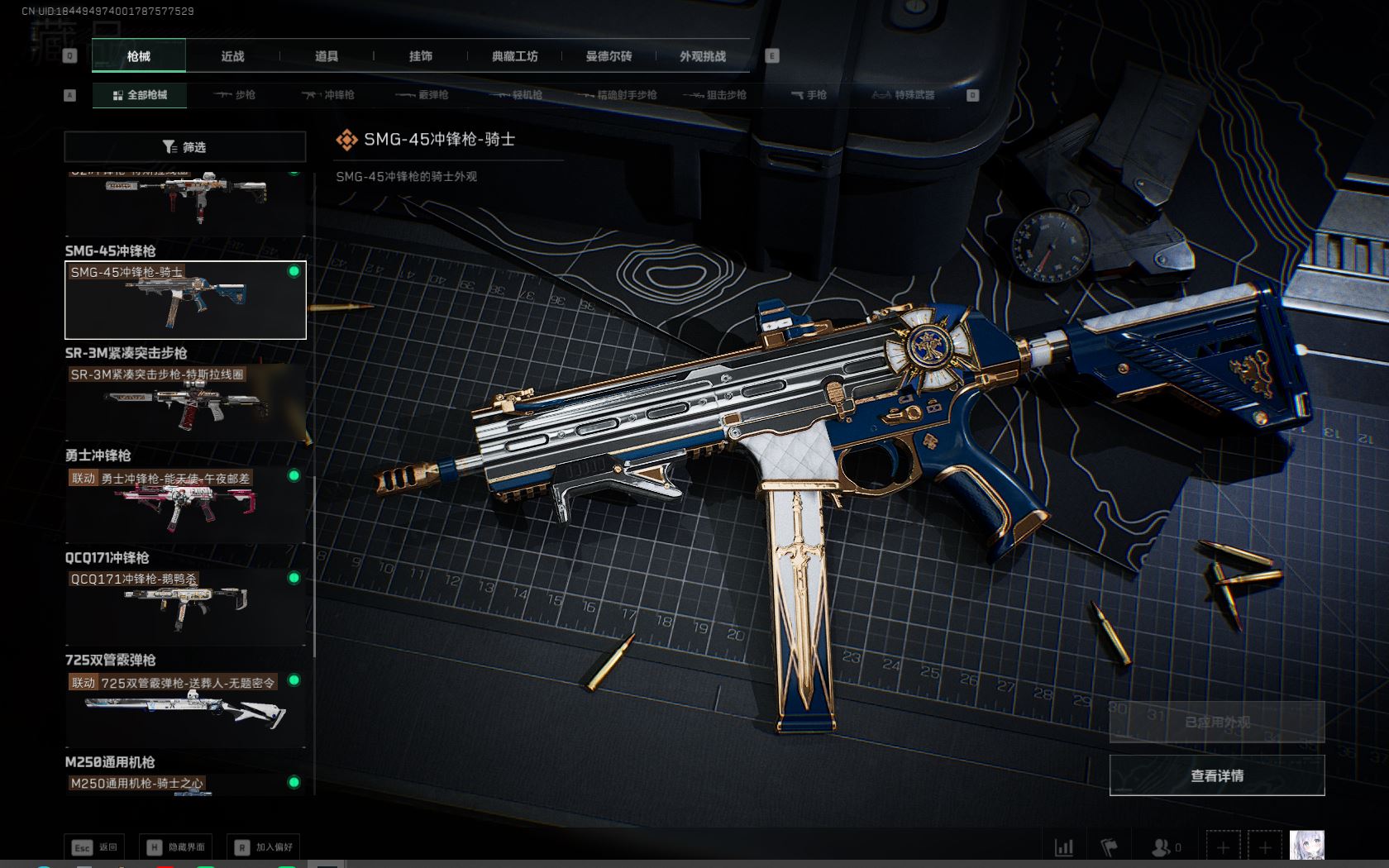Click the 返回 back button
Viewport: 1389px width, 868px height.
pos(95,847)
